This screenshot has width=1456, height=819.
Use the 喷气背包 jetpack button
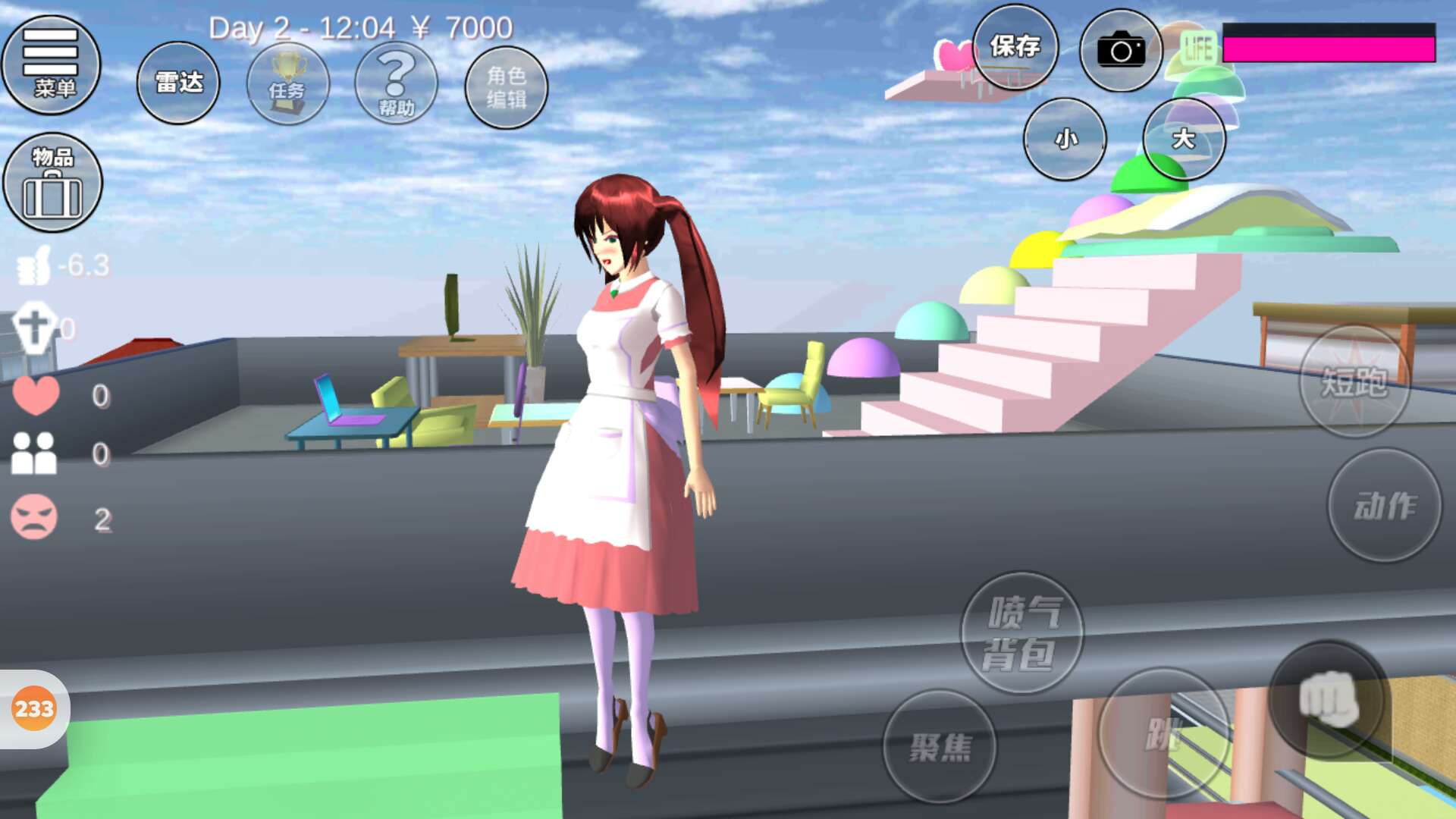[x=1021, y=632]
